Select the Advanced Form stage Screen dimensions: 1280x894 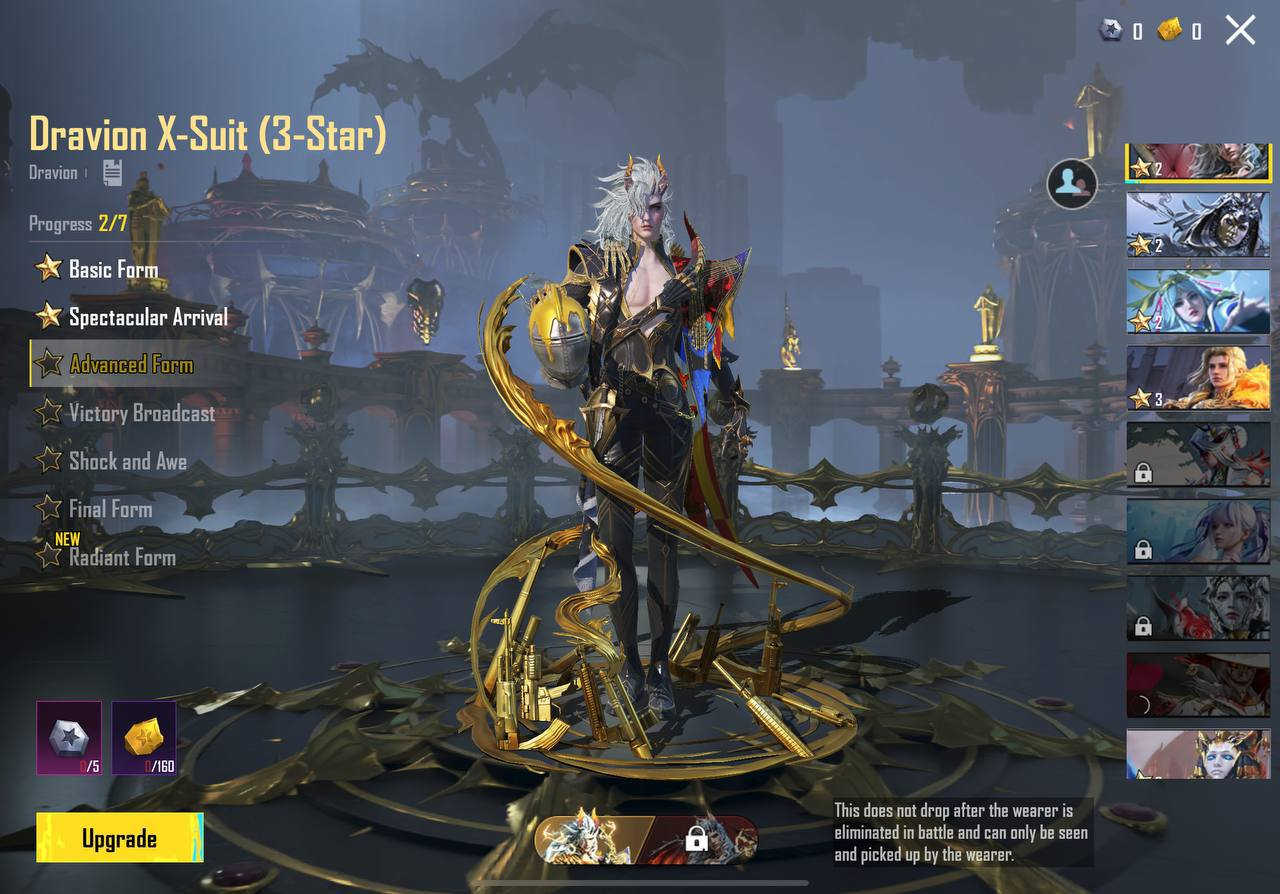click(x=130, y=364)
